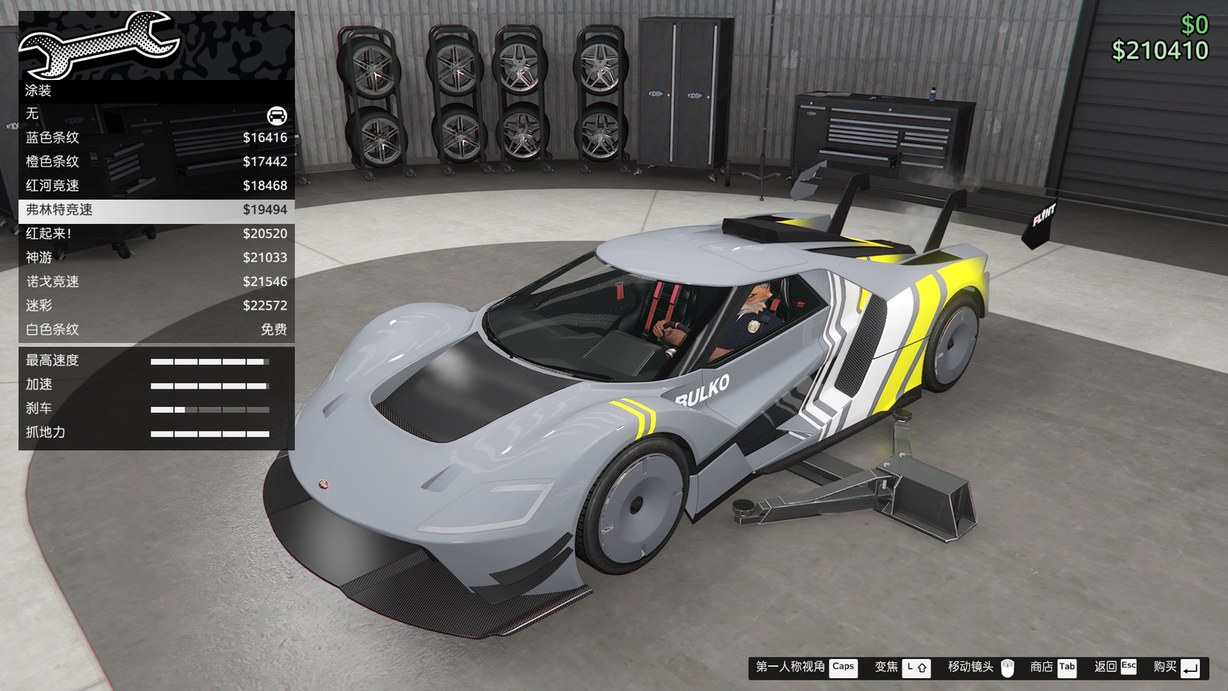
Task: Choose the 蓝色条纹 livery for $16416
Action: [x=156, y=138]
